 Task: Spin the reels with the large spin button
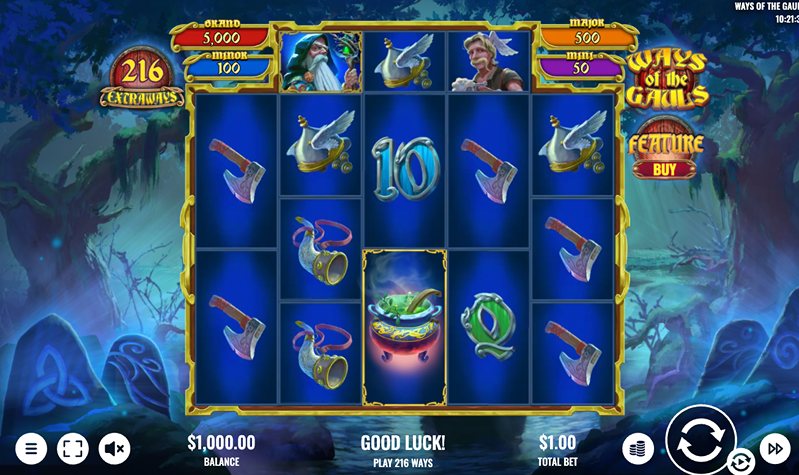pyautogui.click(x=700, y=439)
